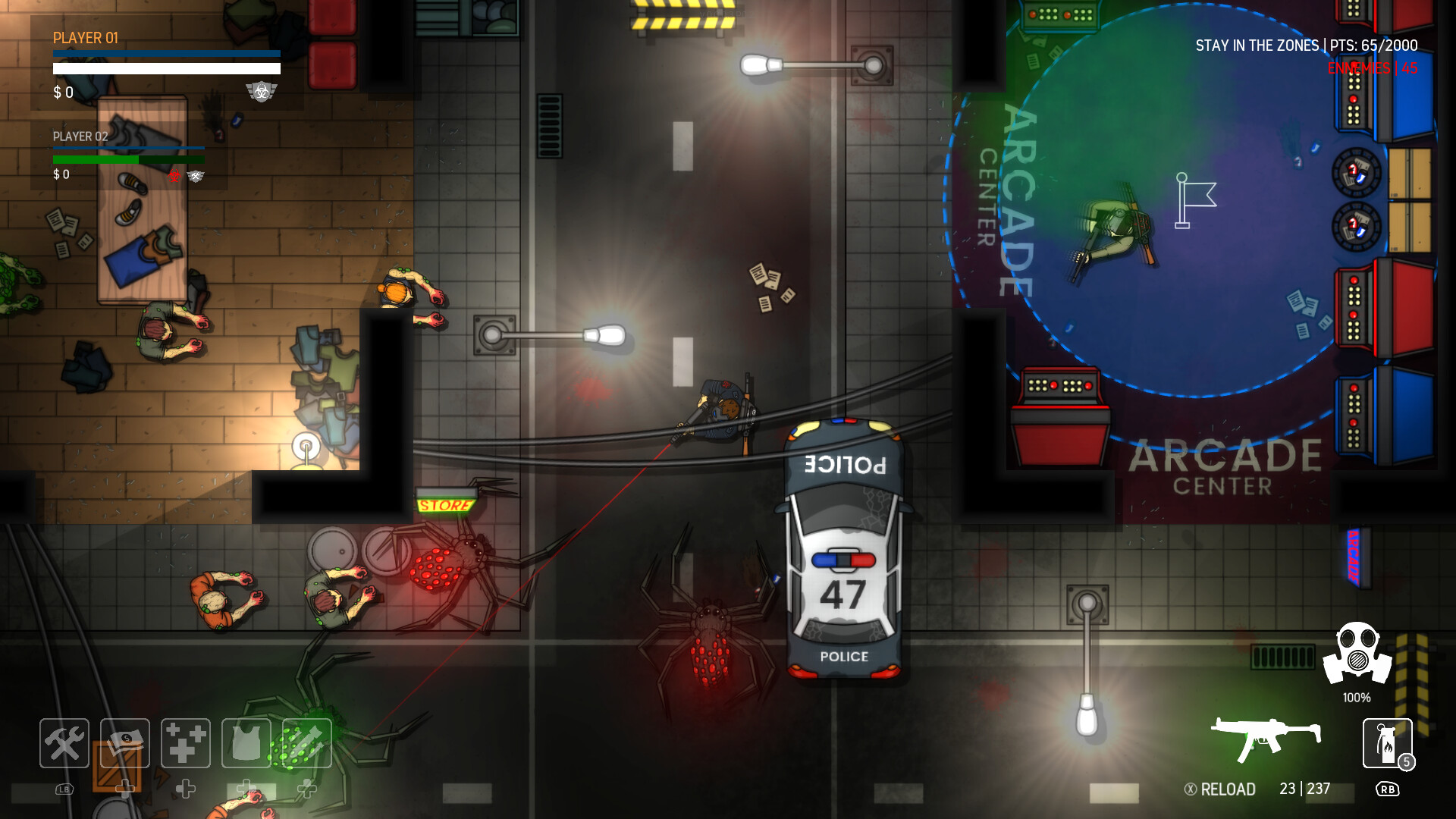This screenshot has height=819, width=1456.
Task: Click Player 02's green health bar
Action: [x=129, y=160]
